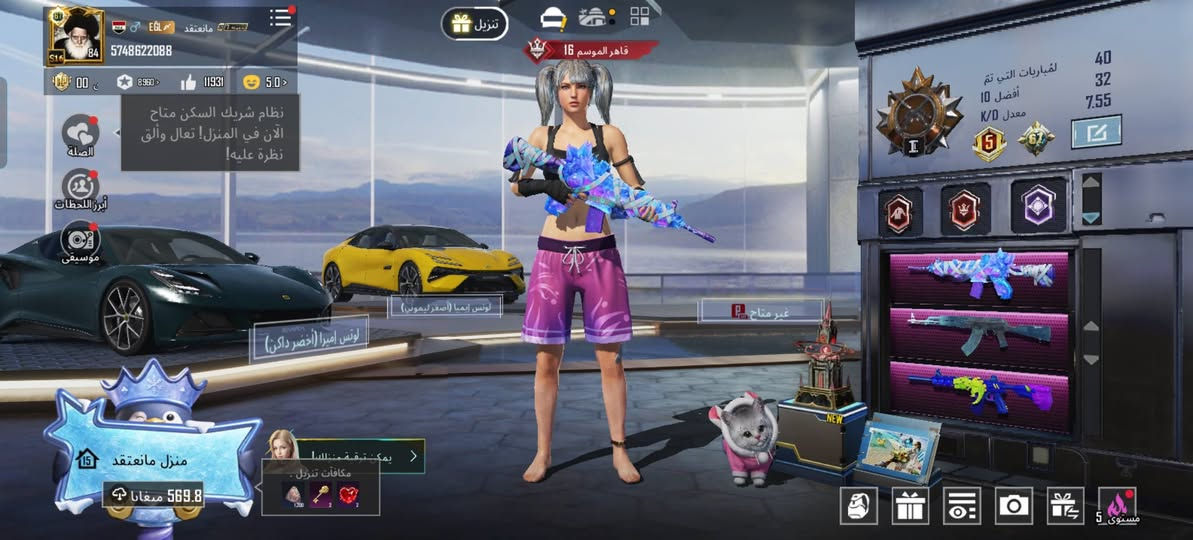Select the yellow Lotus Emira car label
The height and width of the screenshot is (540, 1193).
click(x=445, y=307)
